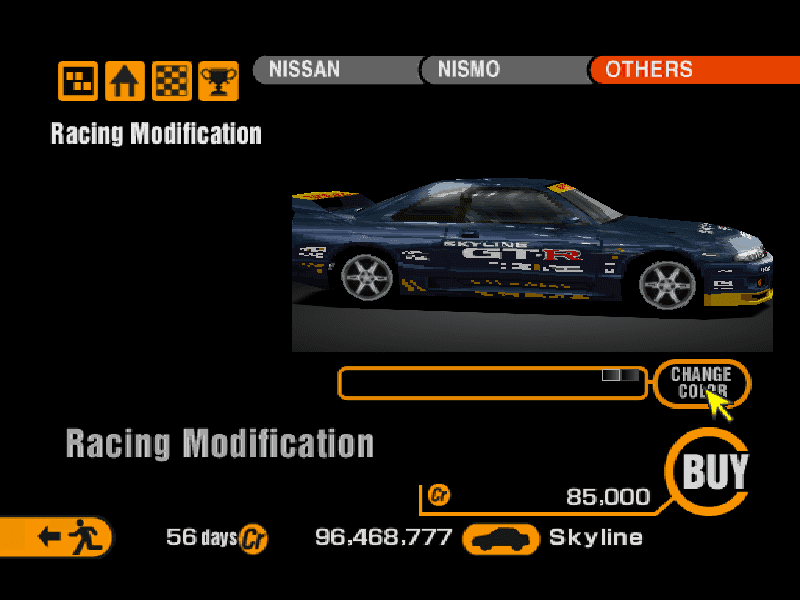This screenshot has height=600, width=800.
Task: Open the trophy icon
Action: [x=218, y=81]
